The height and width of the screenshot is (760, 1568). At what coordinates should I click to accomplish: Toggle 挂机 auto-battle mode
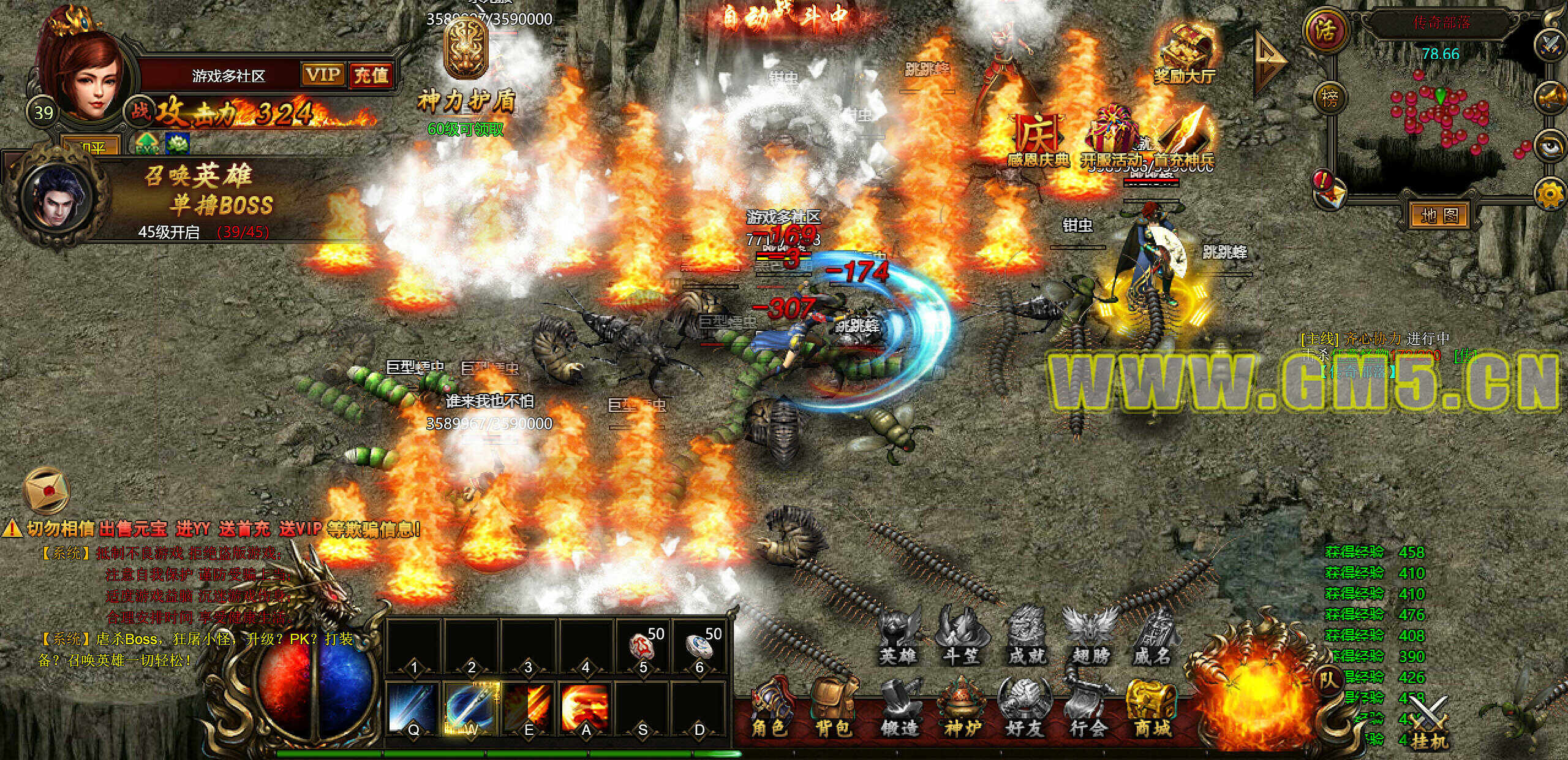click(1429, 729)
